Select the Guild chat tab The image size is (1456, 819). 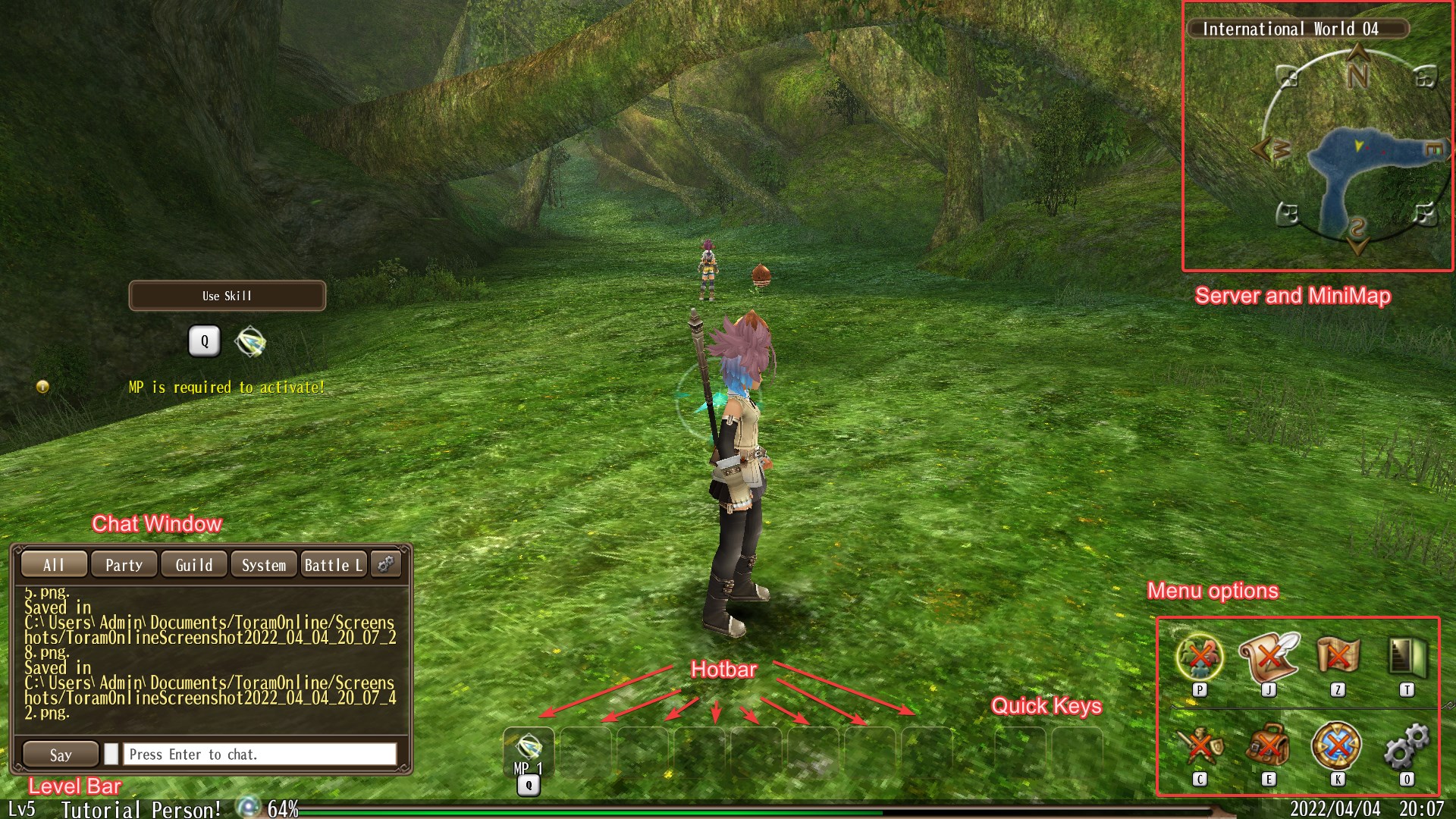pos(194,565)
